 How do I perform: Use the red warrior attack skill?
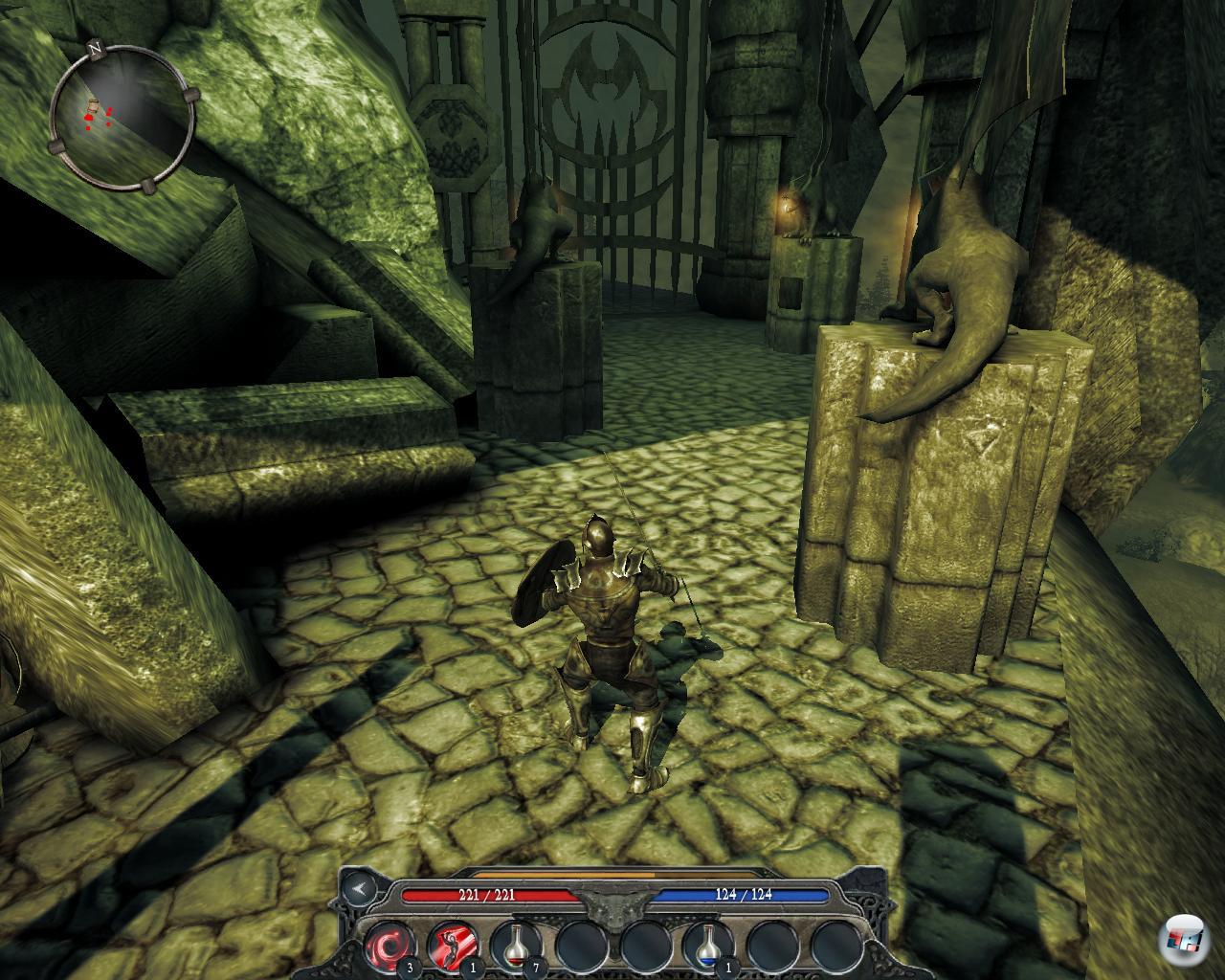[453, 946]
